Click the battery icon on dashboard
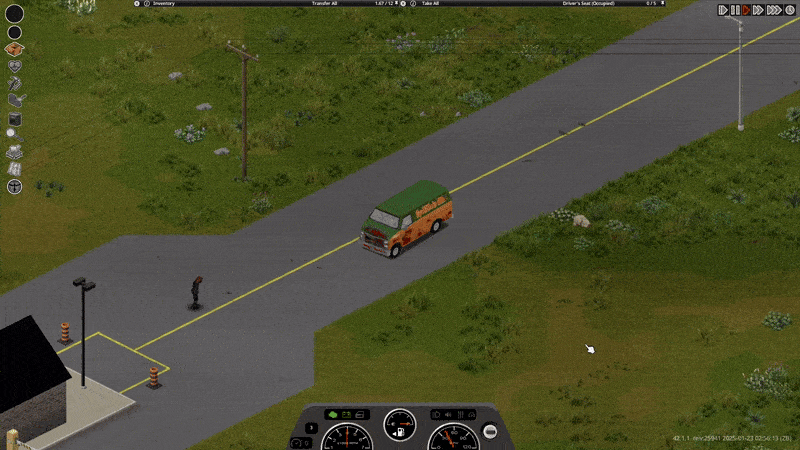The width and height of the screenshot is (800, 450). [x=346, y=414]
